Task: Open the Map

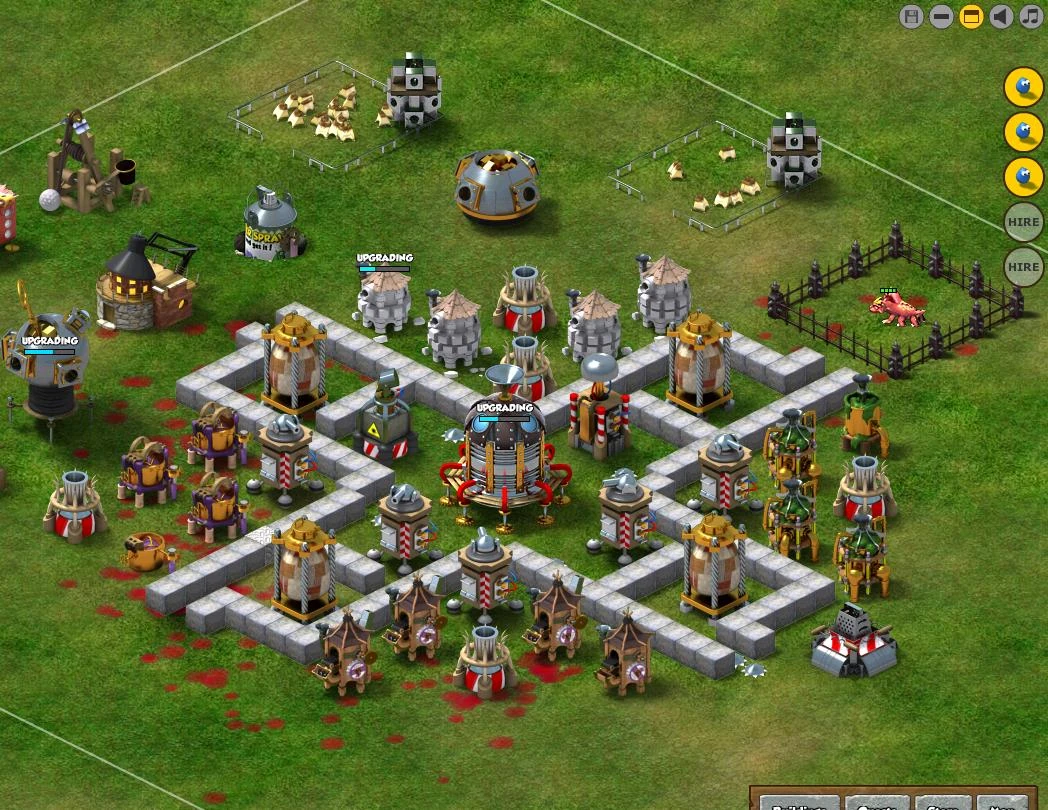Action: pyautogui.click(x=1001, y=803)
